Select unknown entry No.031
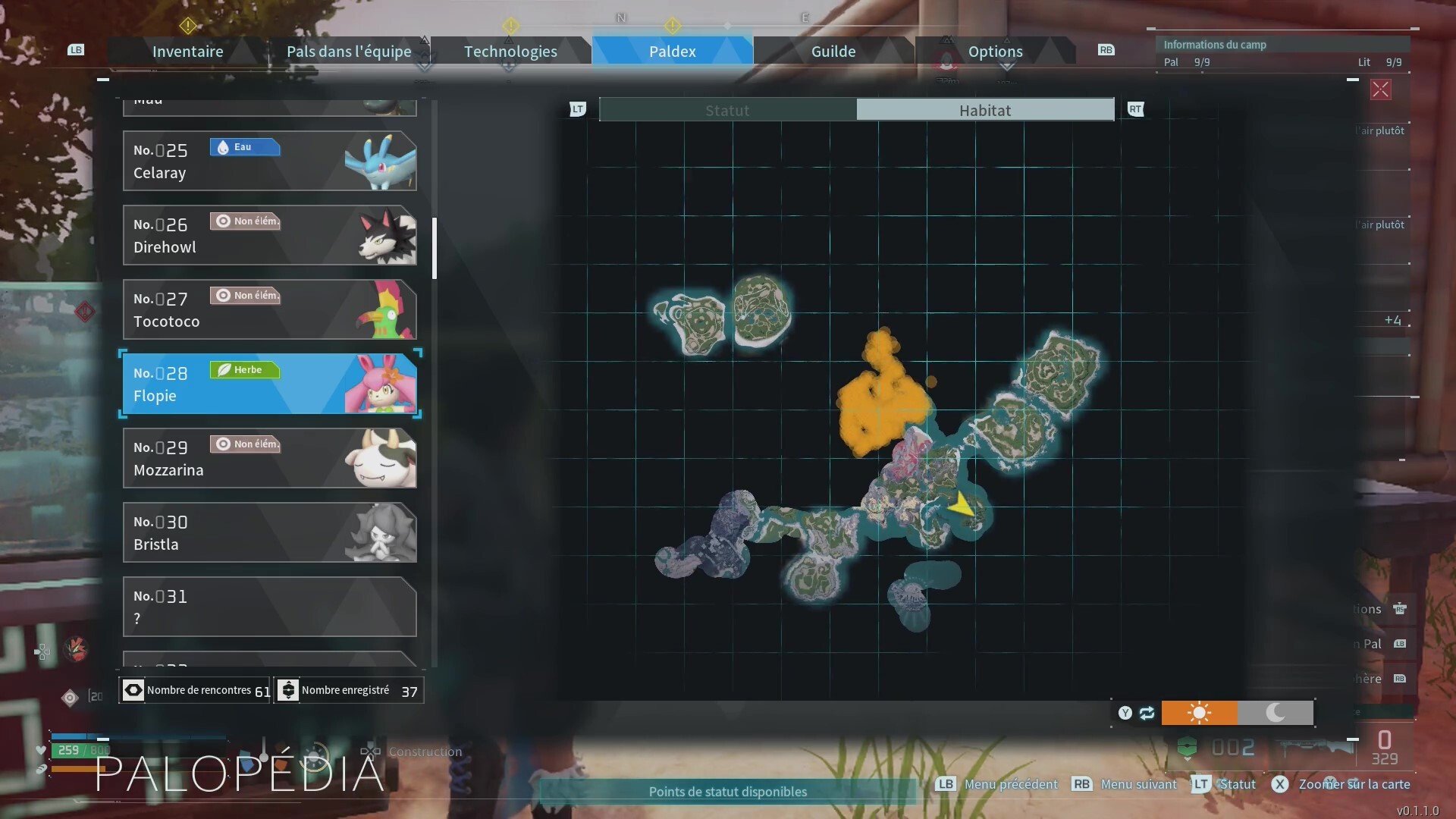The height and width of the screenshot is (819, 1456). (269, 607)
